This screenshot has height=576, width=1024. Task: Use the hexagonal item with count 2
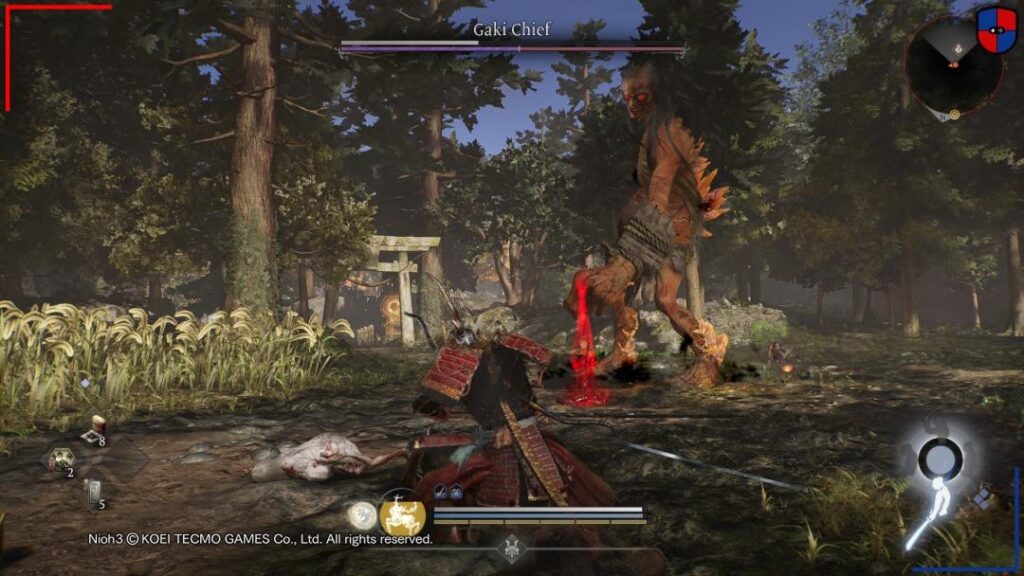pos(61,461)
